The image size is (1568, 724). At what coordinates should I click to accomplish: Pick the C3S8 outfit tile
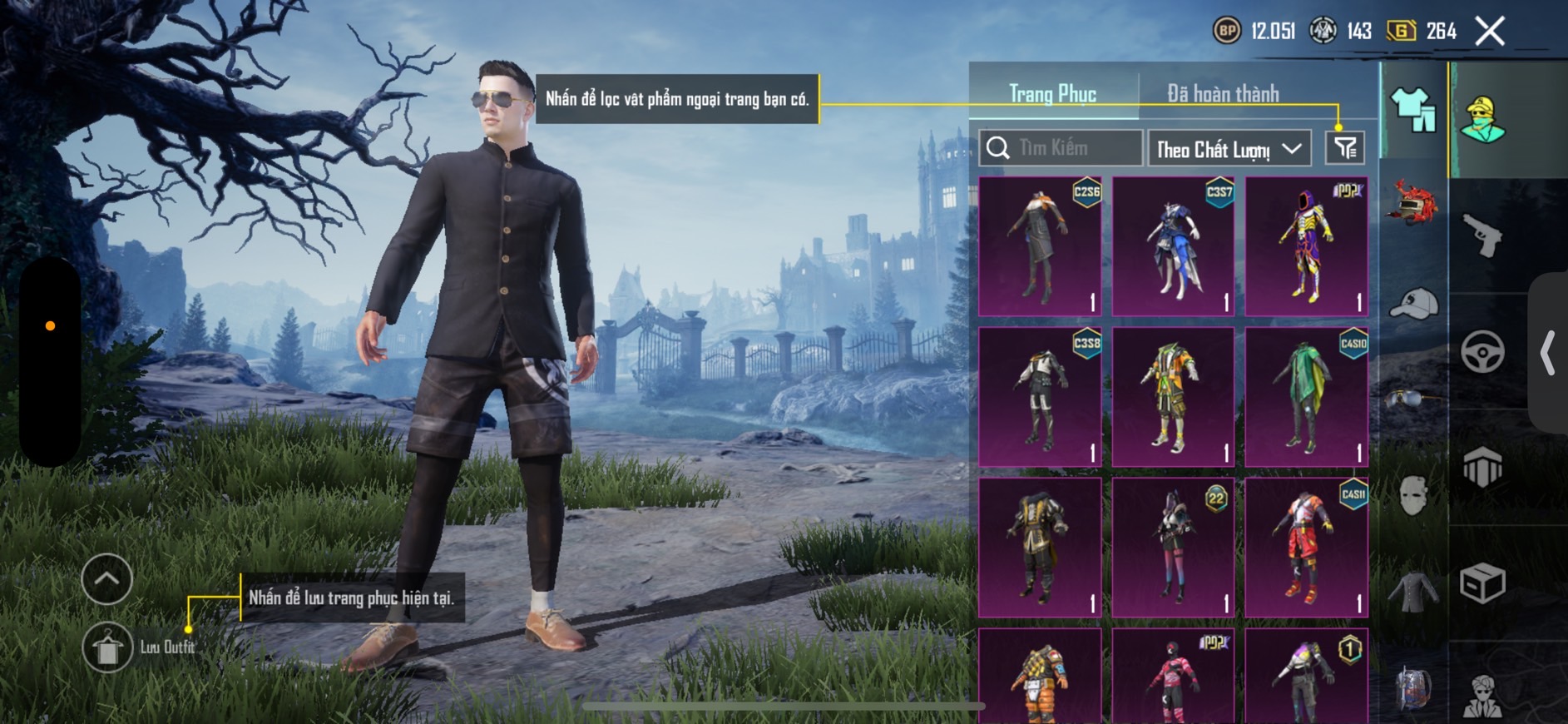tap(1040, 397)
